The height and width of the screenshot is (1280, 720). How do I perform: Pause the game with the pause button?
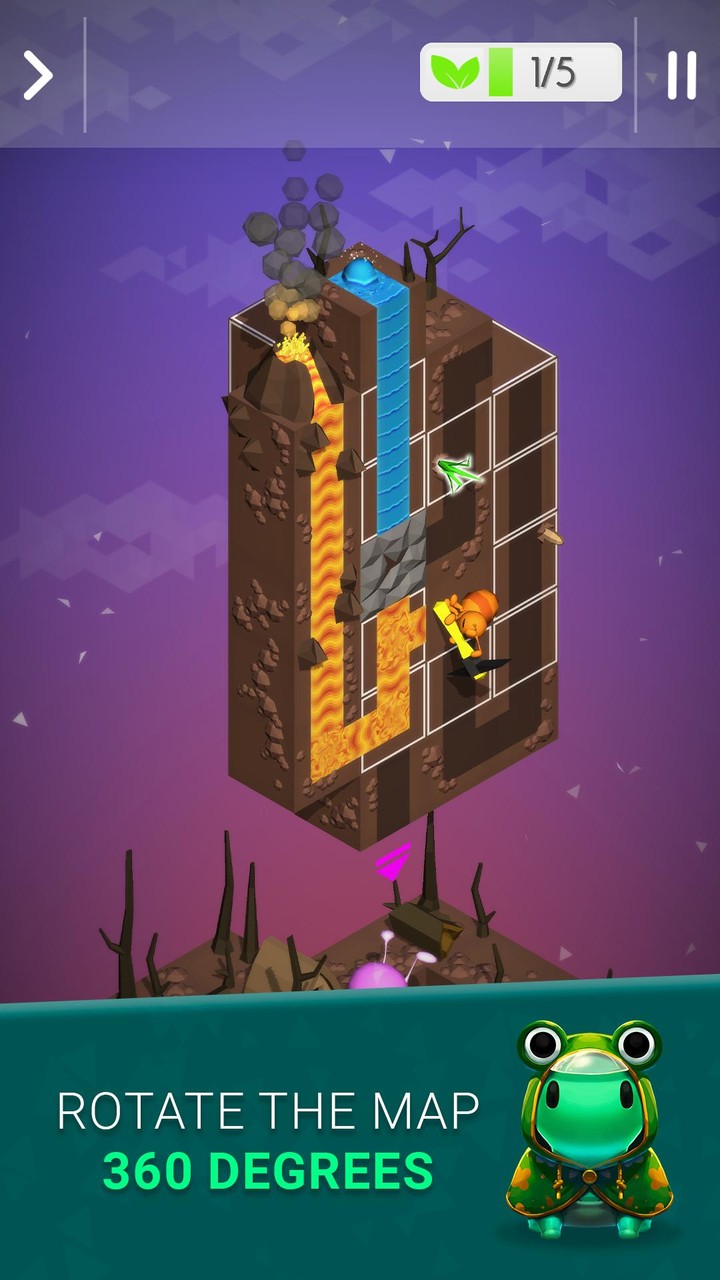click(x=681, y=75)
